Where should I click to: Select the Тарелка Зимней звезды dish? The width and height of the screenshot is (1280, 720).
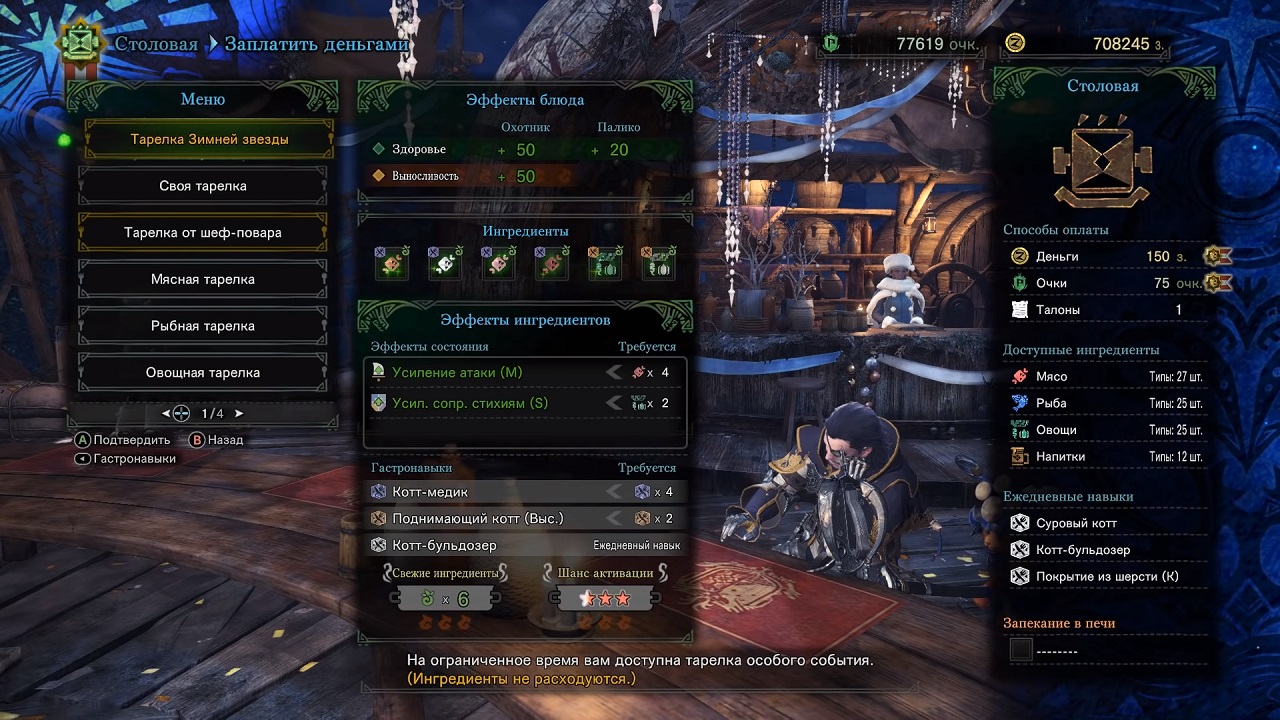click(209, 140)
